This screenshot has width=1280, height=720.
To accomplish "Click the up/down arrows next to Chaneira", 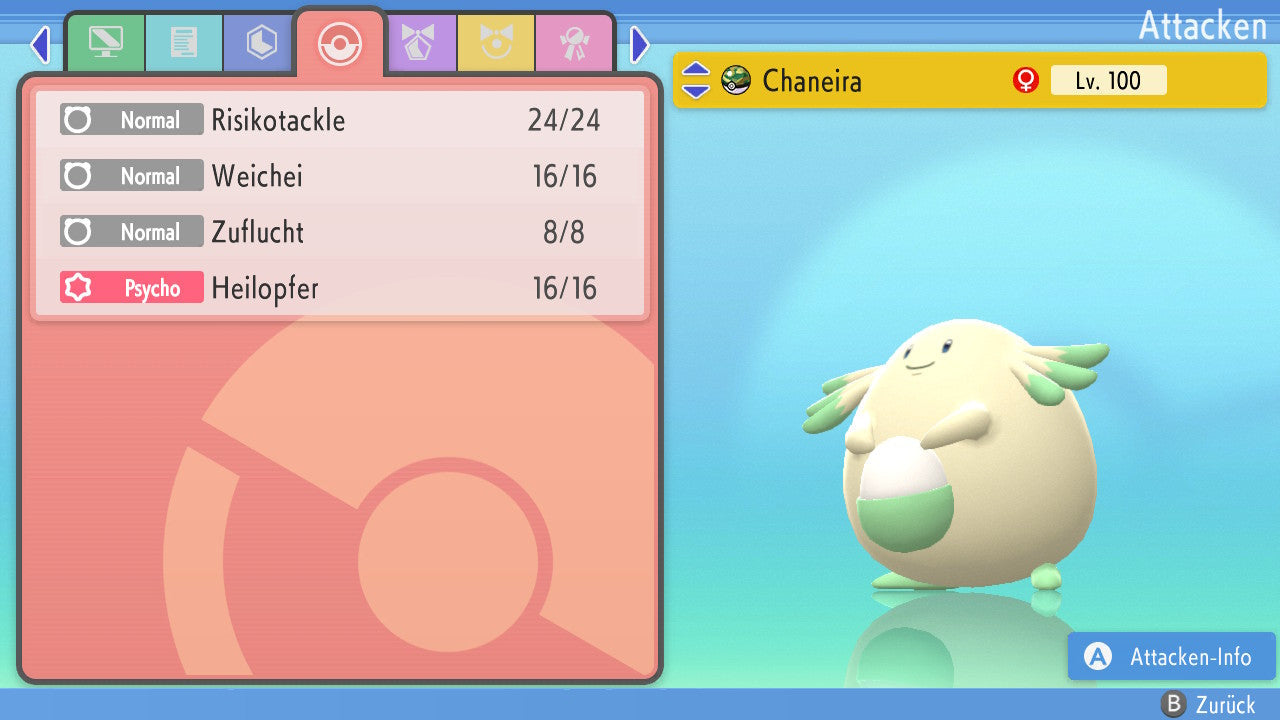I will click(x=696, y=80).
